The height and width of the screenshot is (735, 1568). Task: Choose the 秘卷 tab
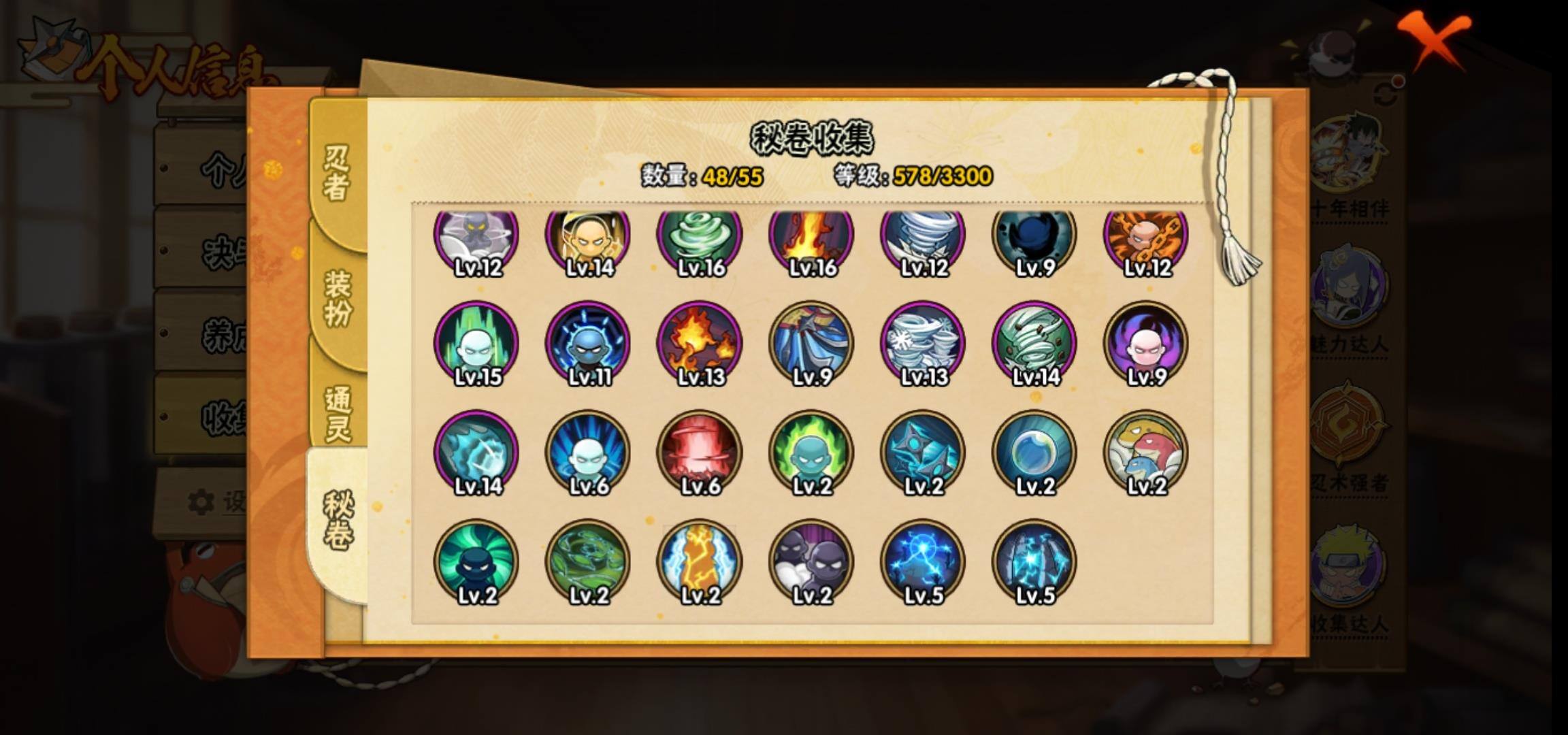(338, 521)
